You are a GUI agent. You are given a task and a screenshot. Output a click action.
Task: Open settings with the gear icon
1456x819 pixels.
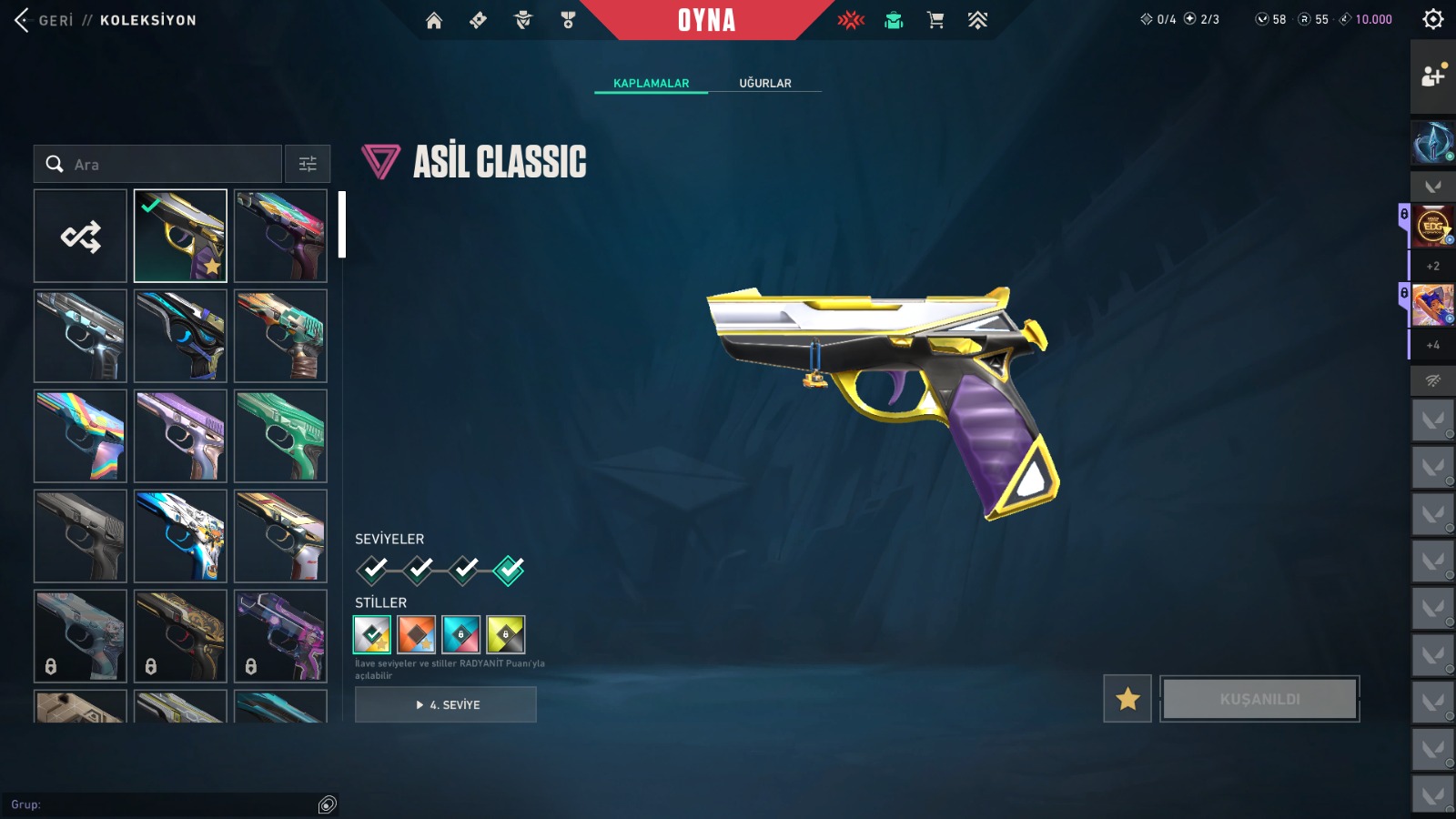pos(1432,19)
